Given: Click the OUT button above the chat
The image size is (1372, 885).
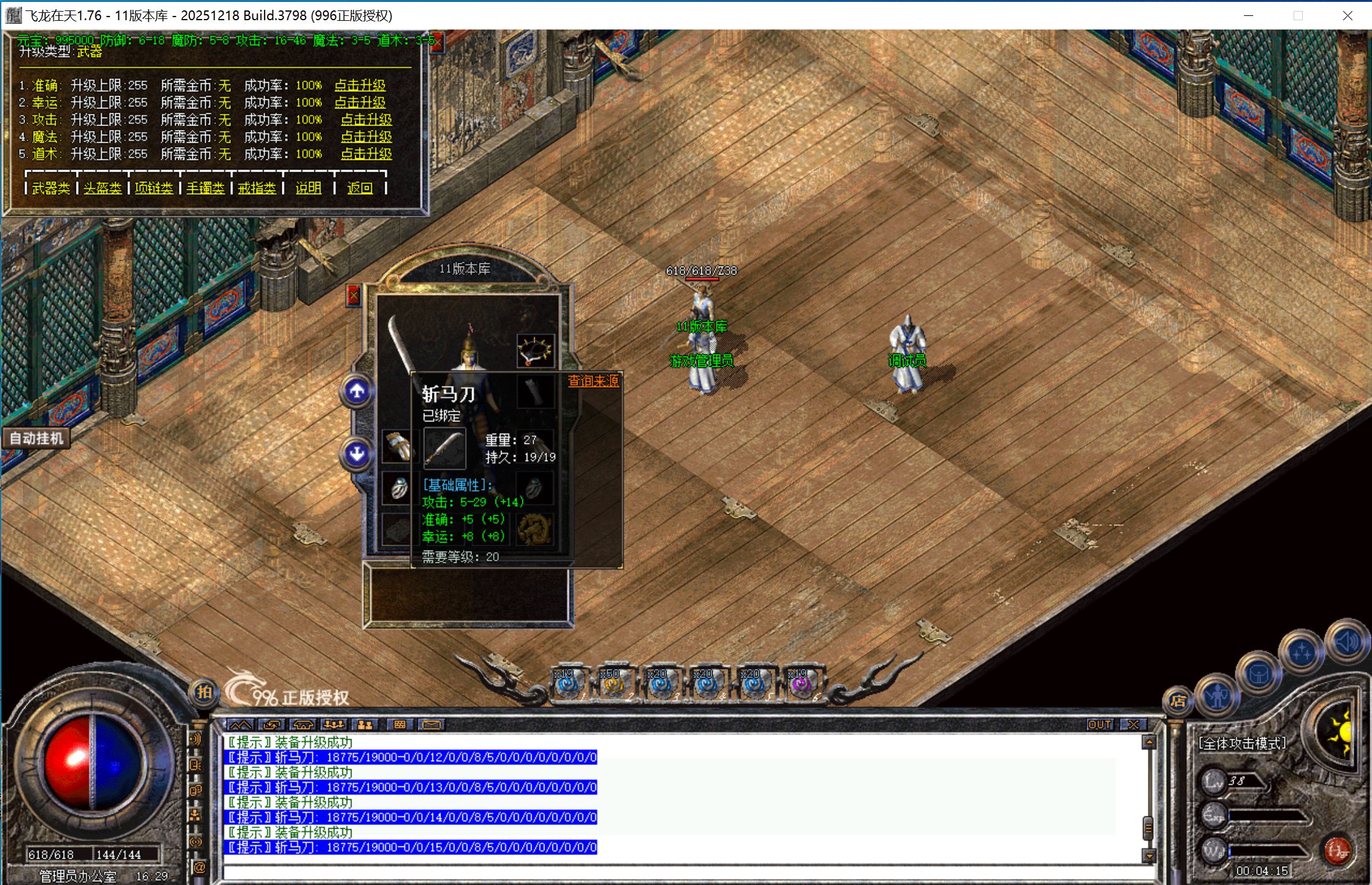Looking at the screenshot, I should point(1099,725).
